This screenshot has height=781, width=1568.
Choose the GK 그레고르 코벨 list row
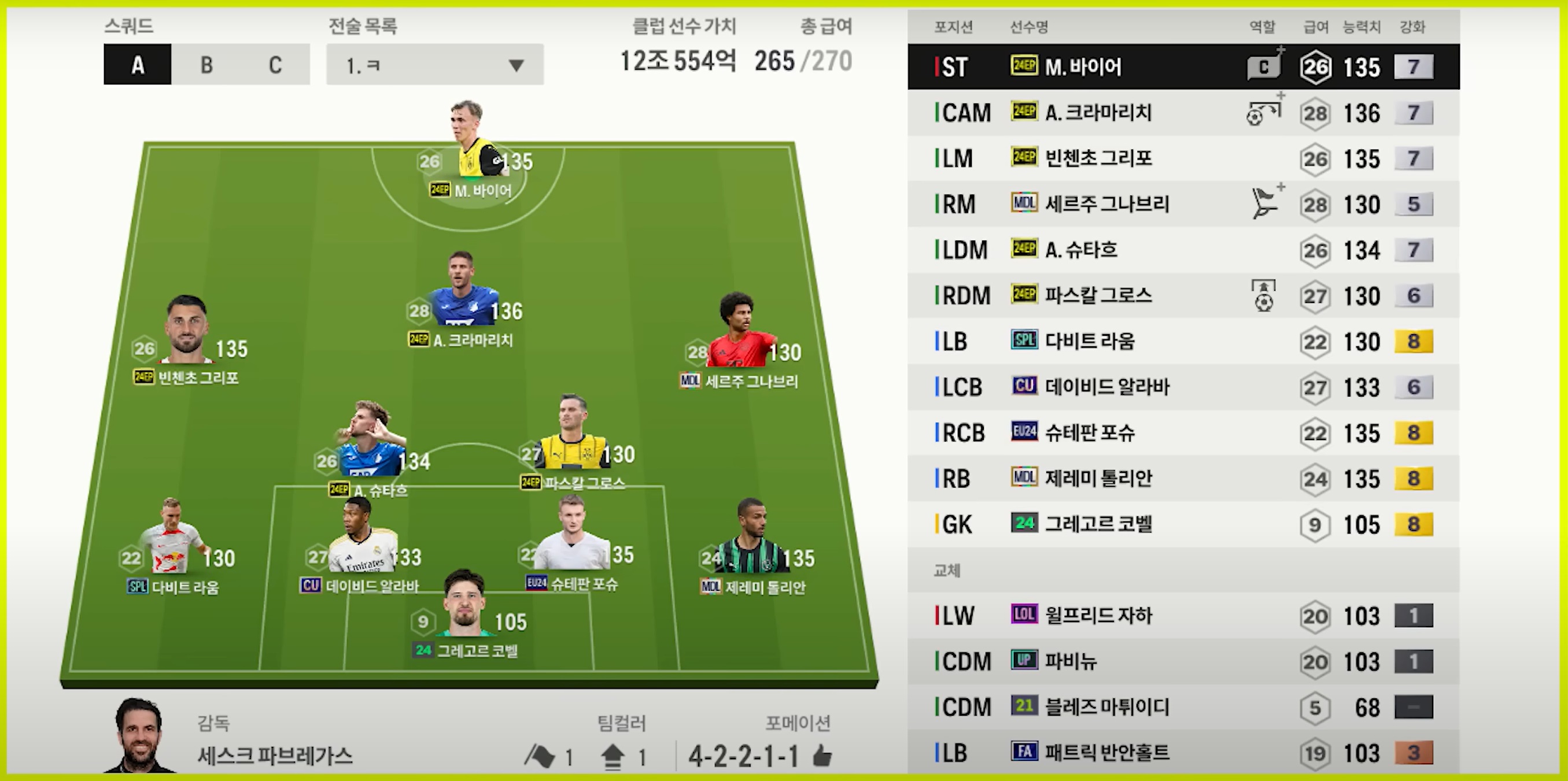[1183, 524]
